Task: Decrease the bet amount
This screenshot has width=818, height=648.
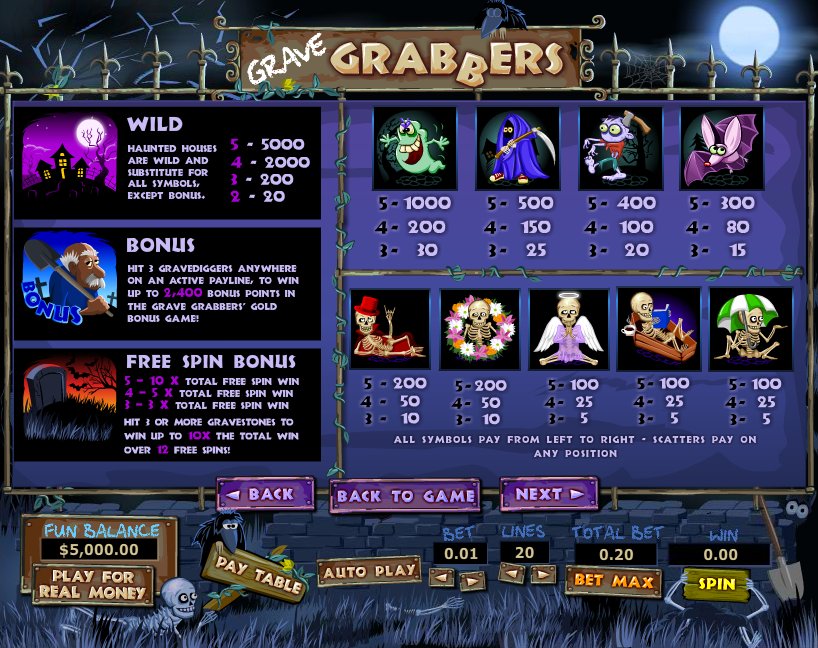Action: coord(440,577)
